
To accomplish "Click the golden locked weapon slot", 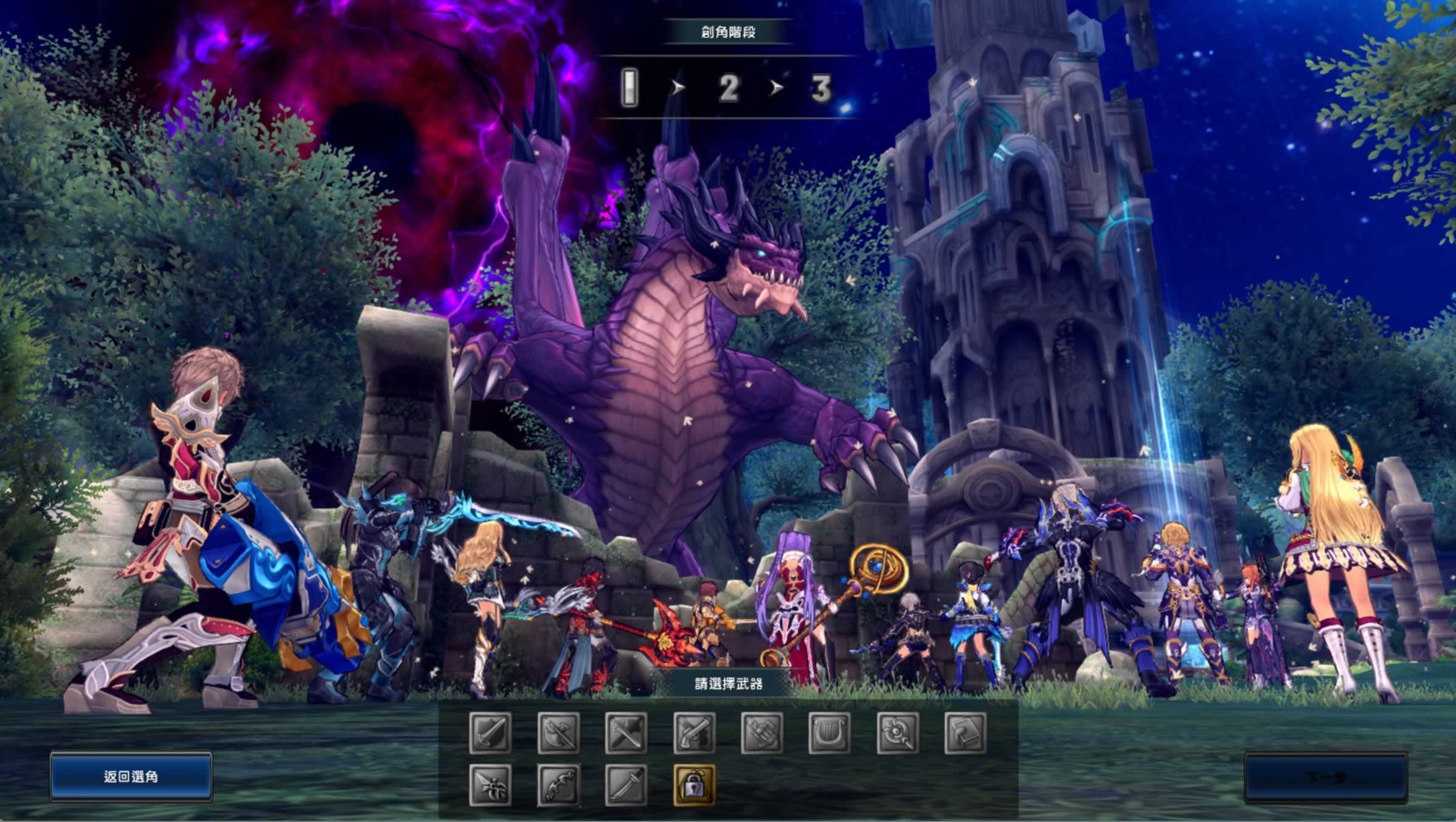I will pos(695,785).
